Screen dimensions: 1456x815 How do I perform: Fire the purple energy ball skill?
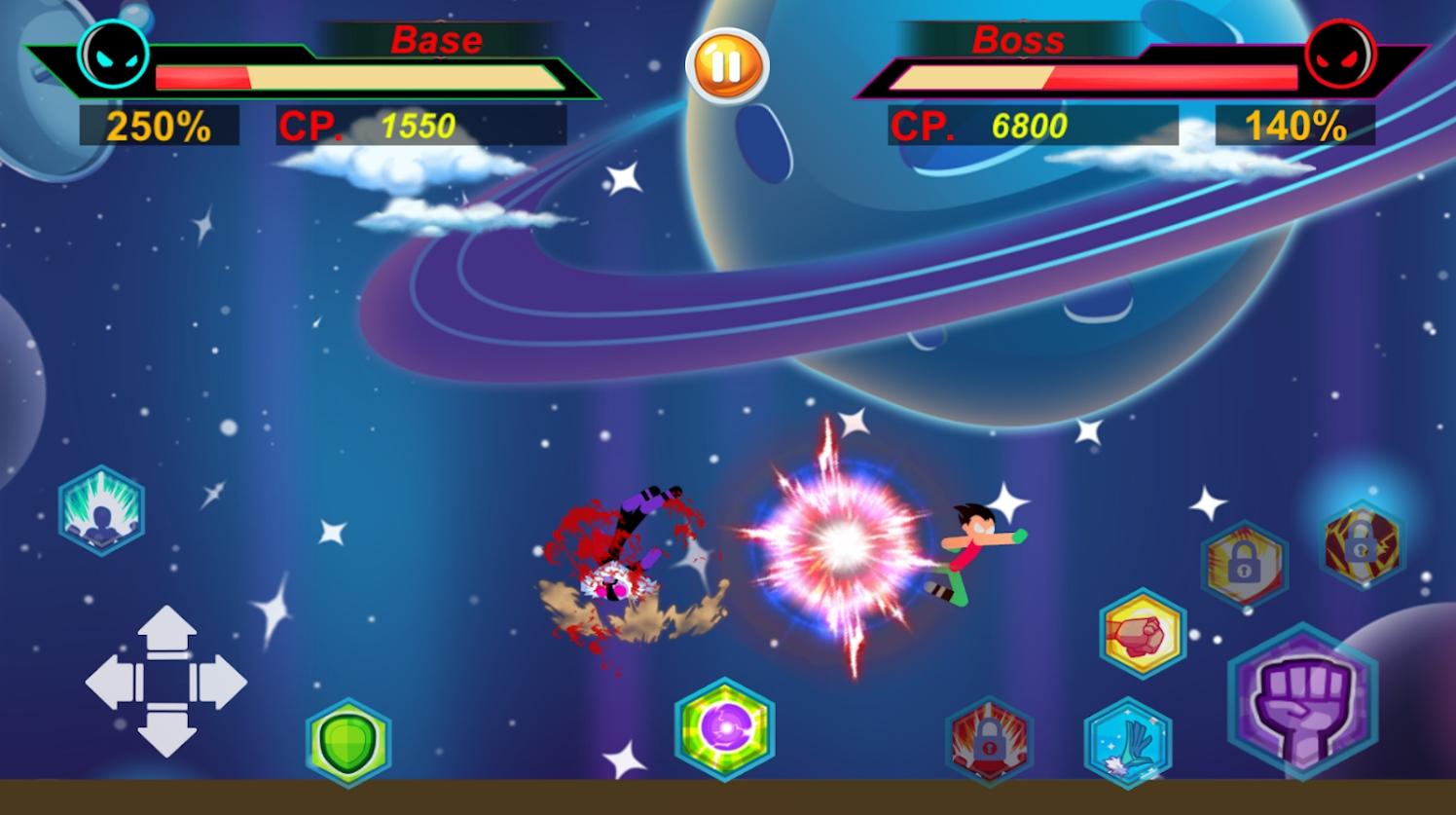click(x=724, y=728)
